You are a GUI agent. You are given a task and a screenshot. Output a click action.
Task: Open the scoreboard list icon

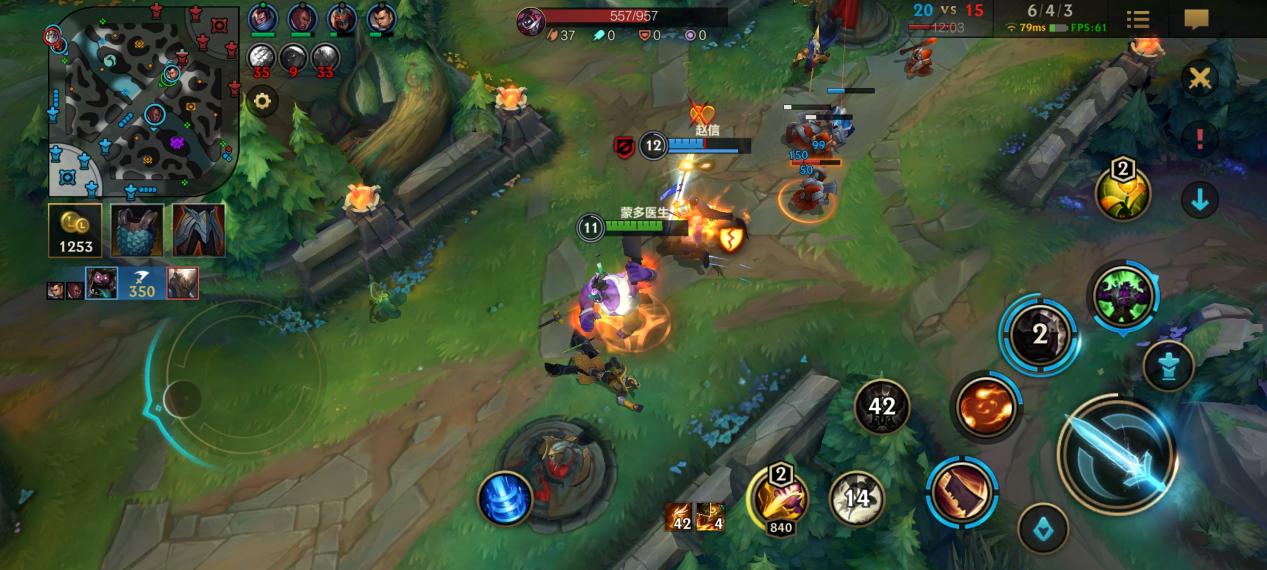[x=1137, y=19]
